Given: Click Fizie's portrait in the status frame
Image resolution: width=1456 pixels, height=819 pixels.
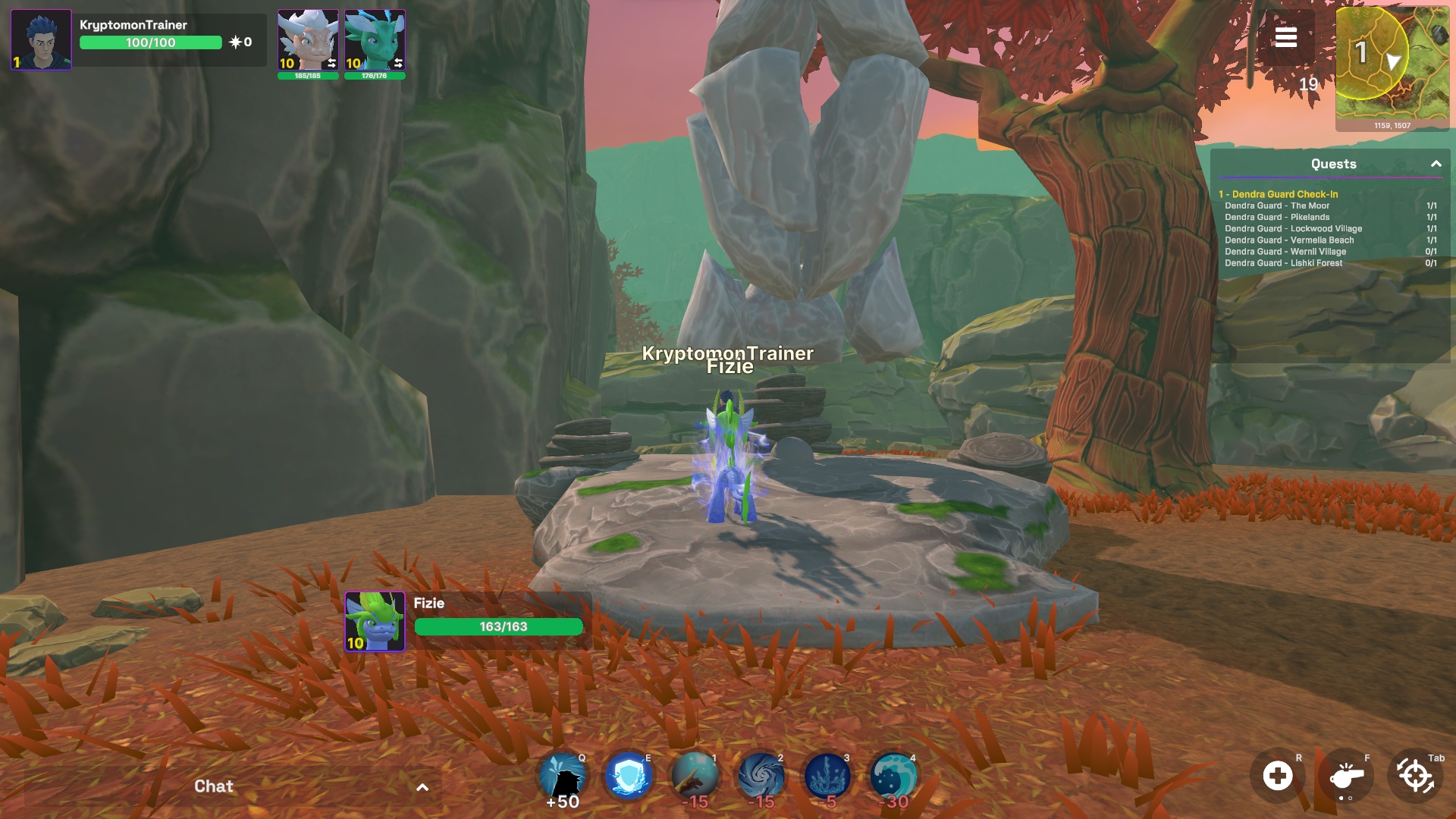Looking at the screenshot, I should click(375, 621).
